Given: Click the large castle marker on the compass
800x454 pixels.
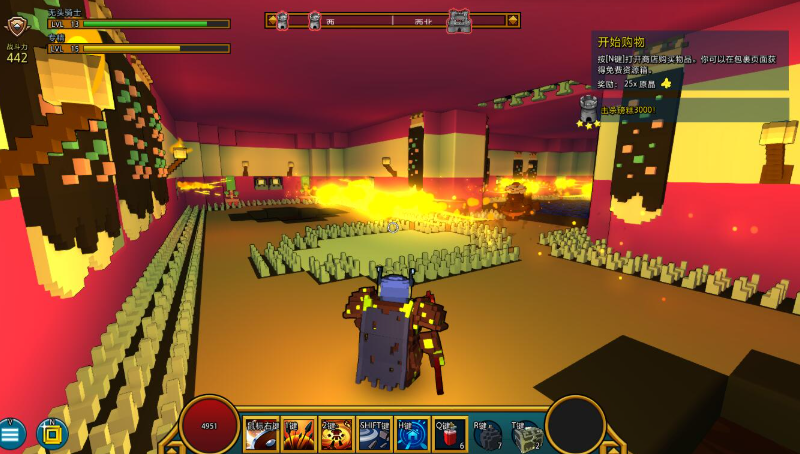Looking at the screenshot, I should (459, 20).
